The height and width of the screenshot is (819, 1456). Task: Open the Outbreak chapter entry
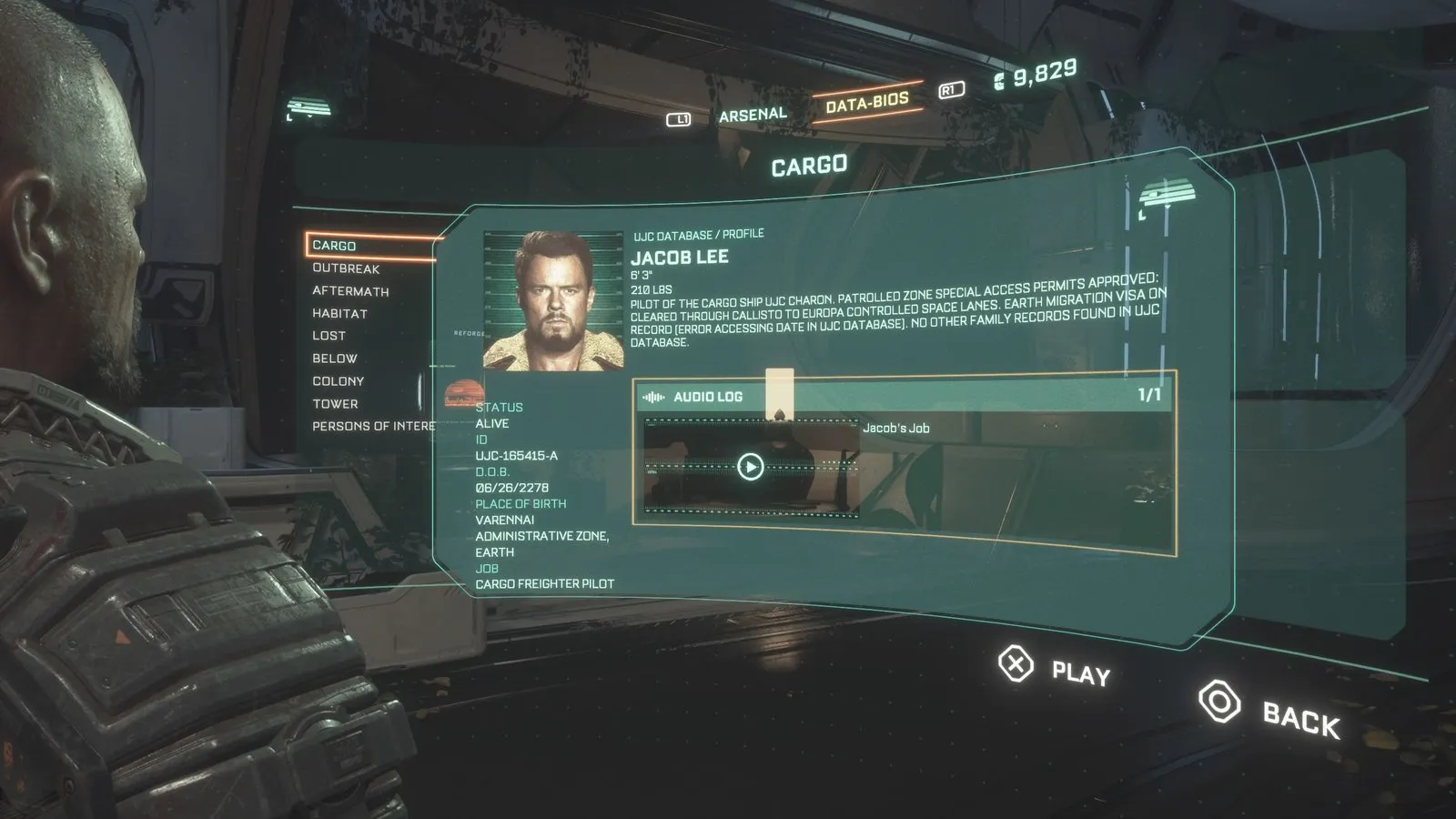pos(346,268)
